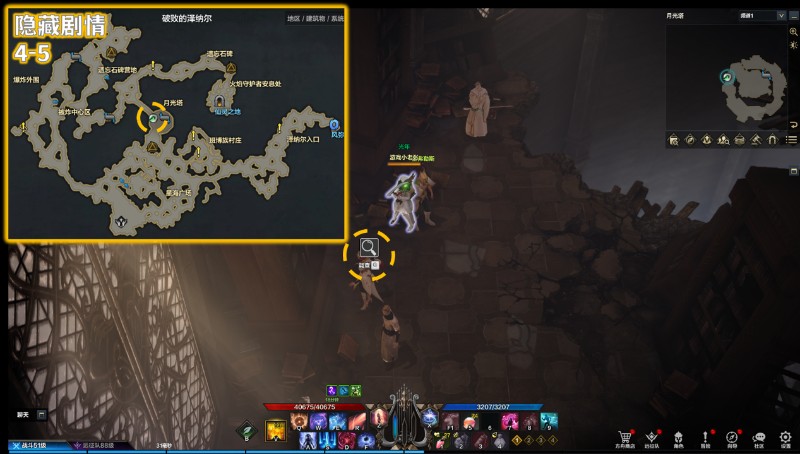Use the green leaf mount ability

pyautogui.click(x=248, y=431)
